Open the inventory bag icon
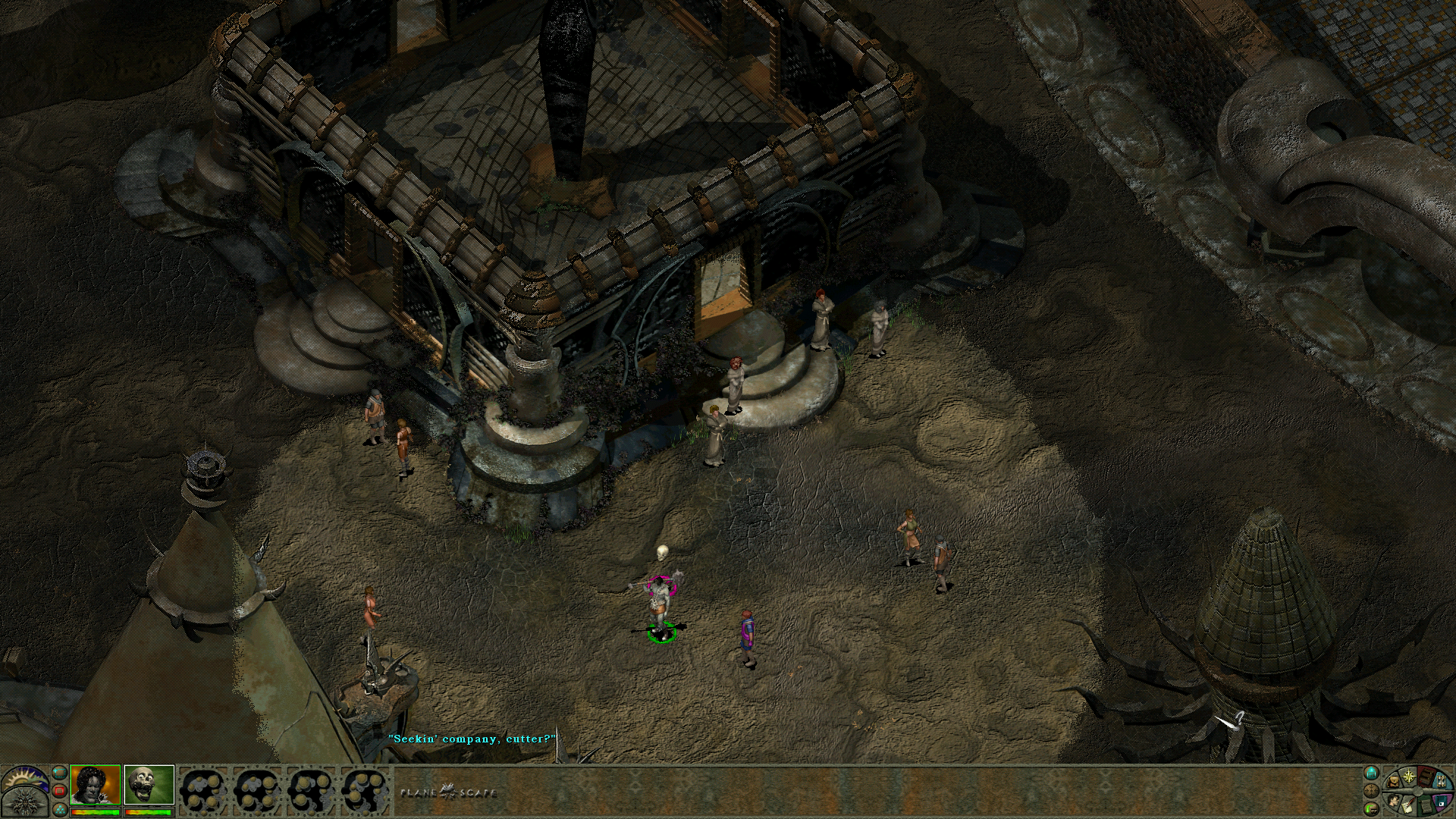 pyautogui.click(x=1394, y=782)
